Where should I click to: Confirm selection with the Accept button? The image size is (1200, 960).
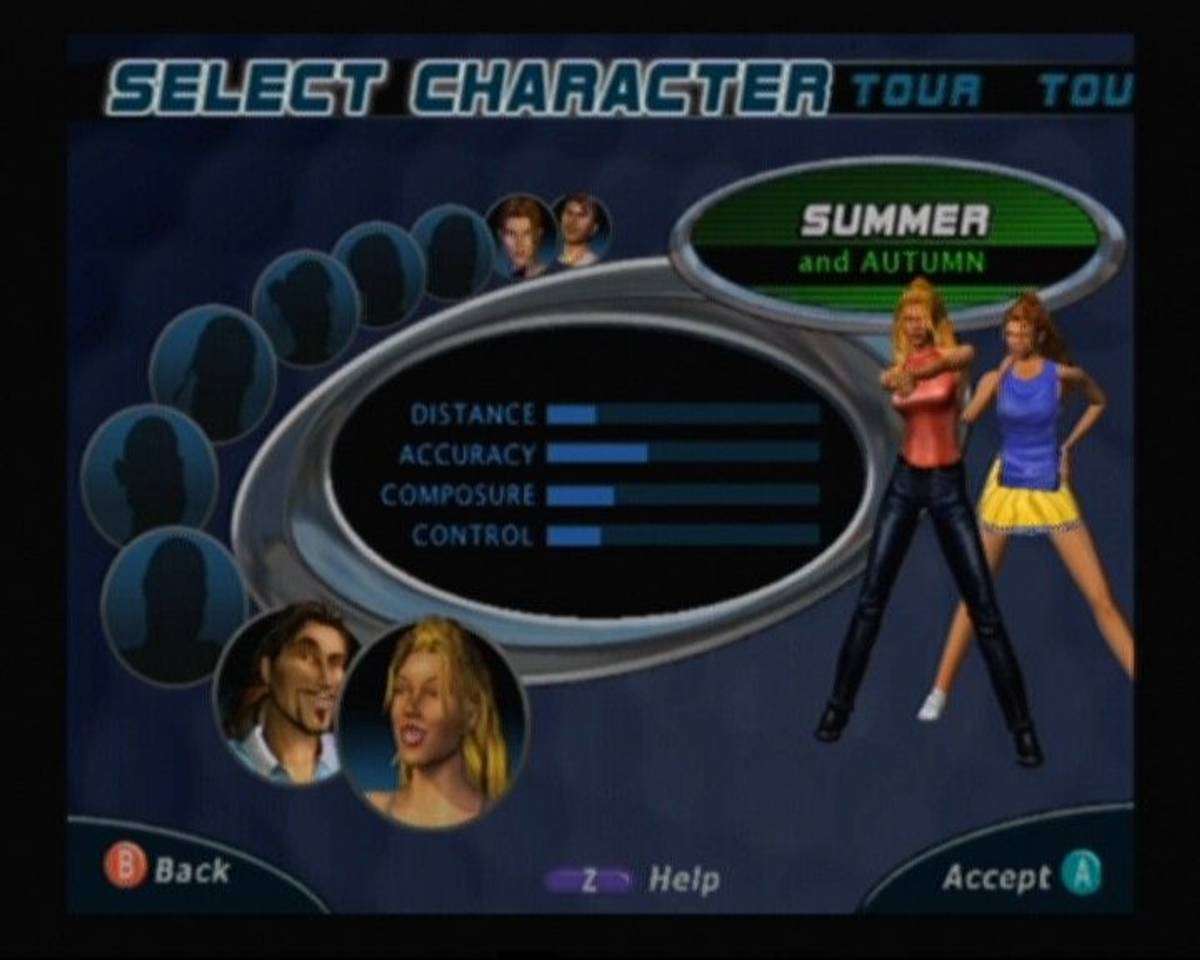[x=1022, y=876]
